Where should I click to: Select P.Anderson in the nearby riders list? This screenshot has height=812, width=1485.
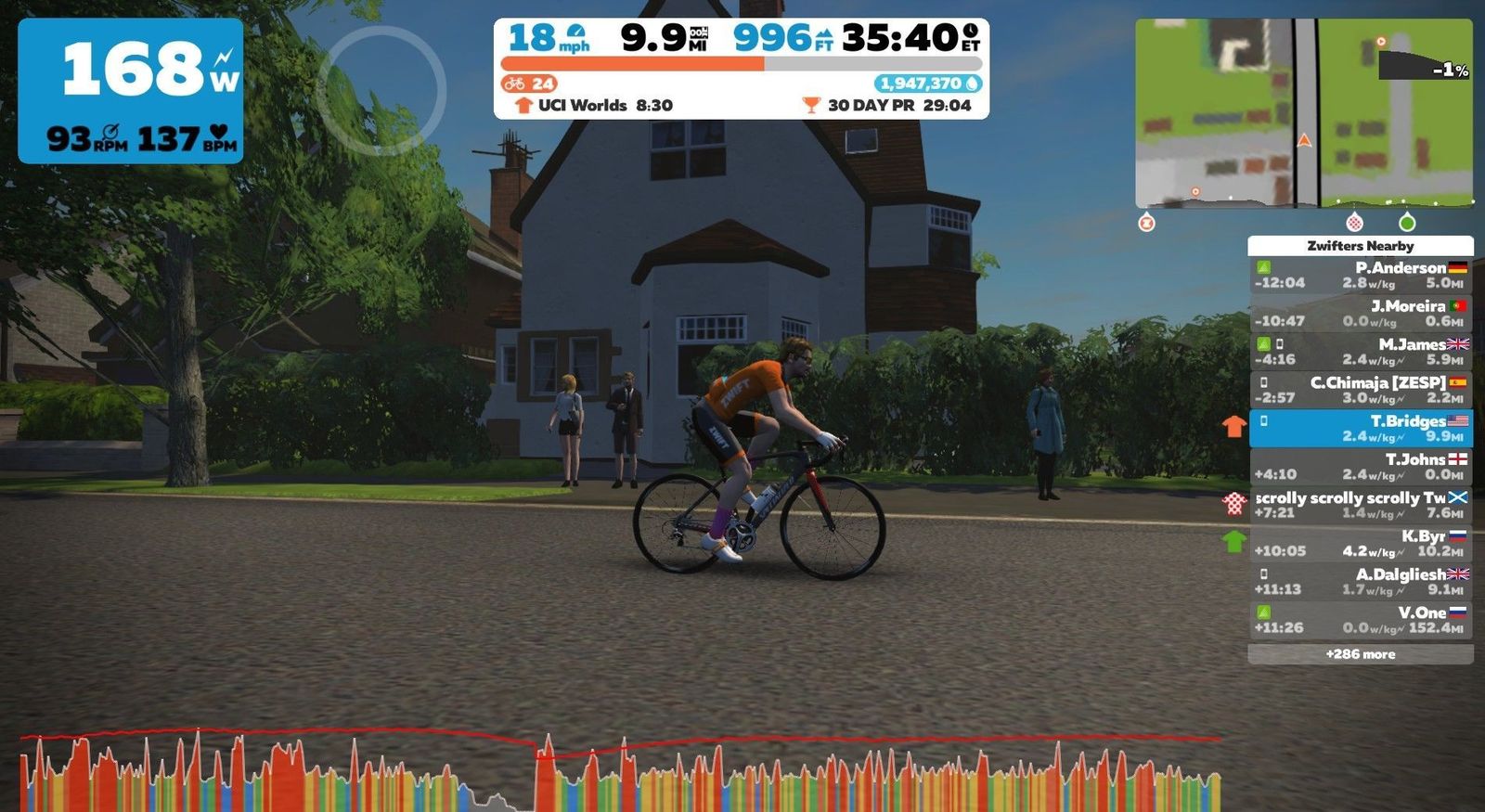pos(1361,275)
